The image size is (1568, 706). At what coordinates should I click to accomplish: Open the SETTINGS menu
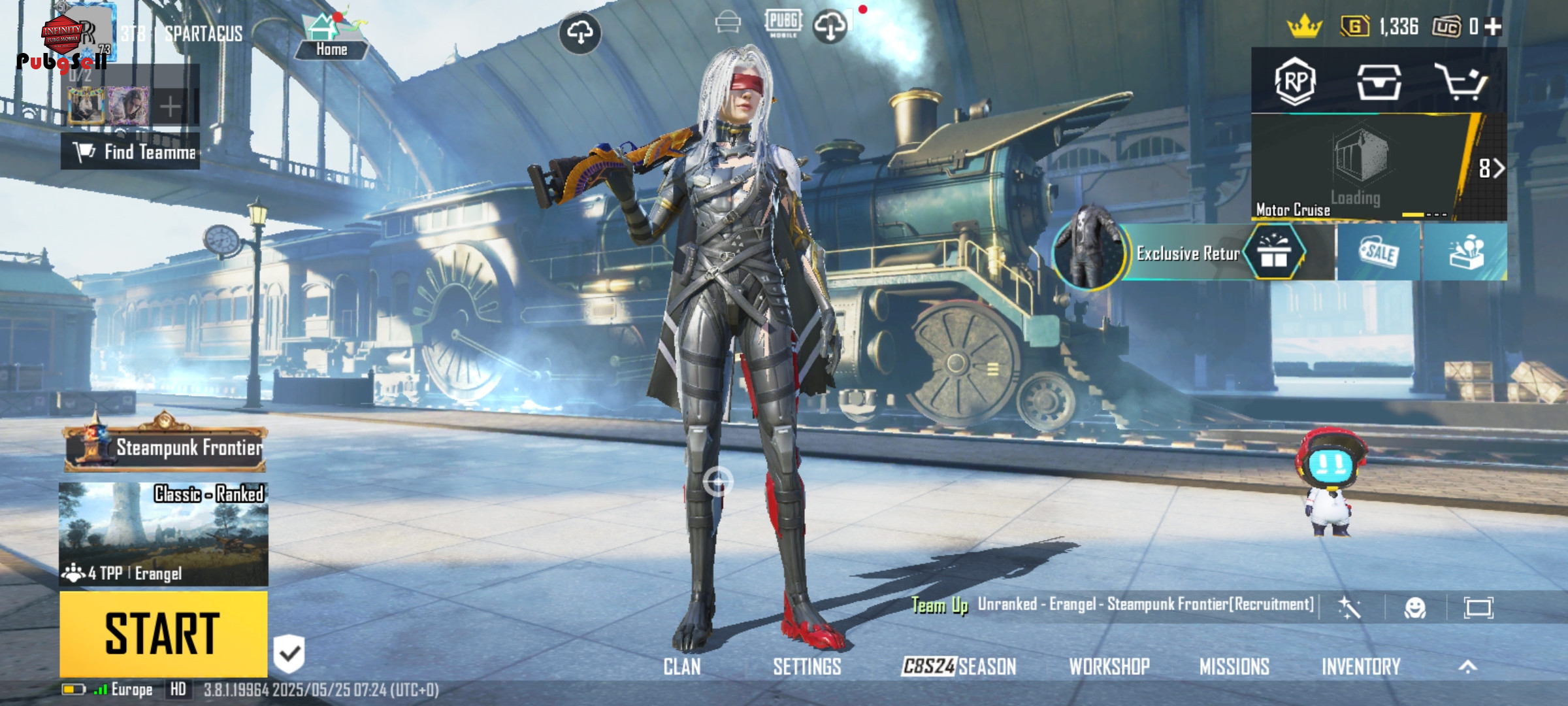(x=807, y=667)
